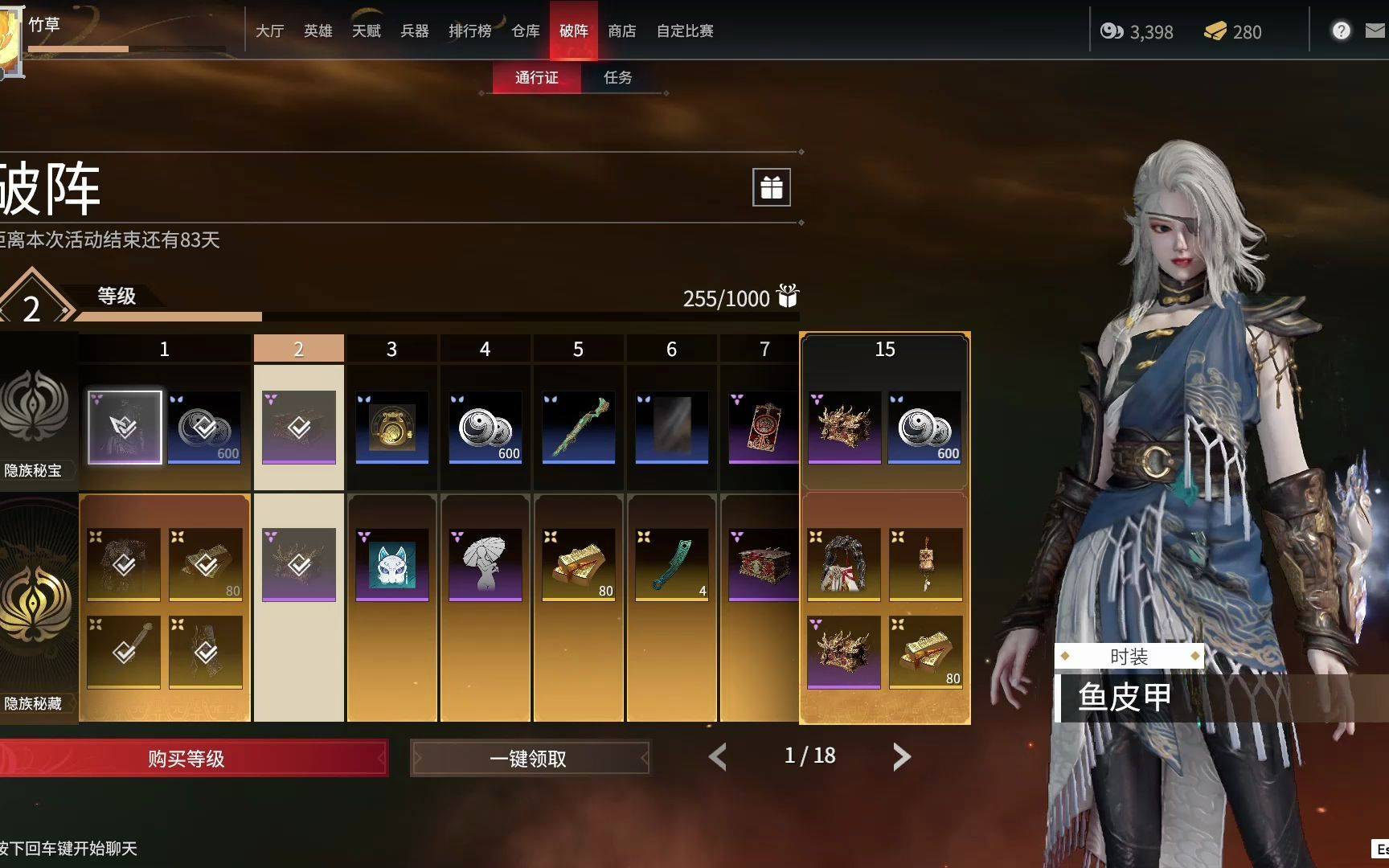Switch to the 任务 tab
The height and width of the screenshot is (868, 1389).
click(x=617, y=78)
